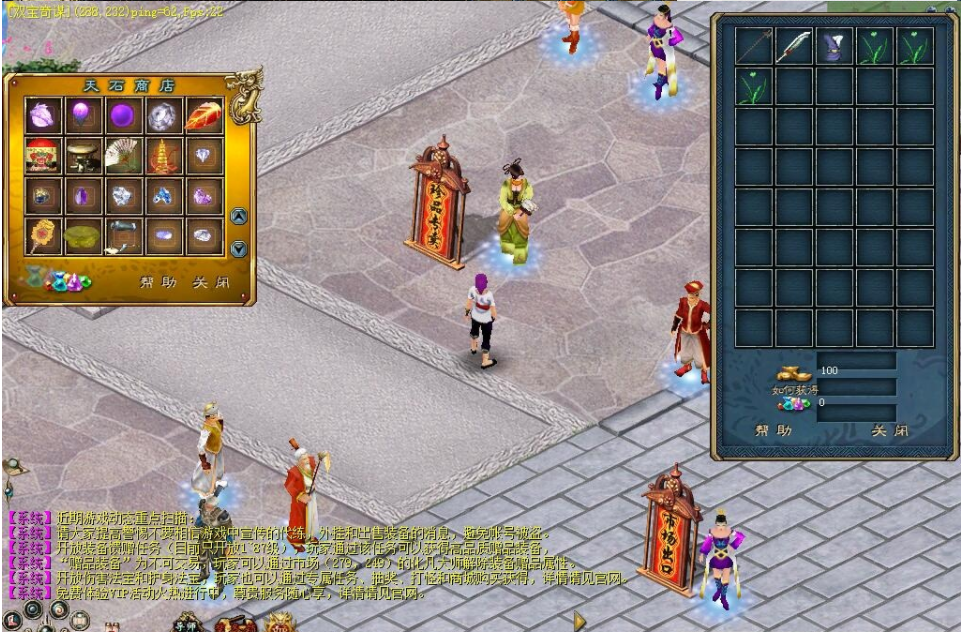Buy the red festive drum item
961x632 pixels.
(42, 156)
